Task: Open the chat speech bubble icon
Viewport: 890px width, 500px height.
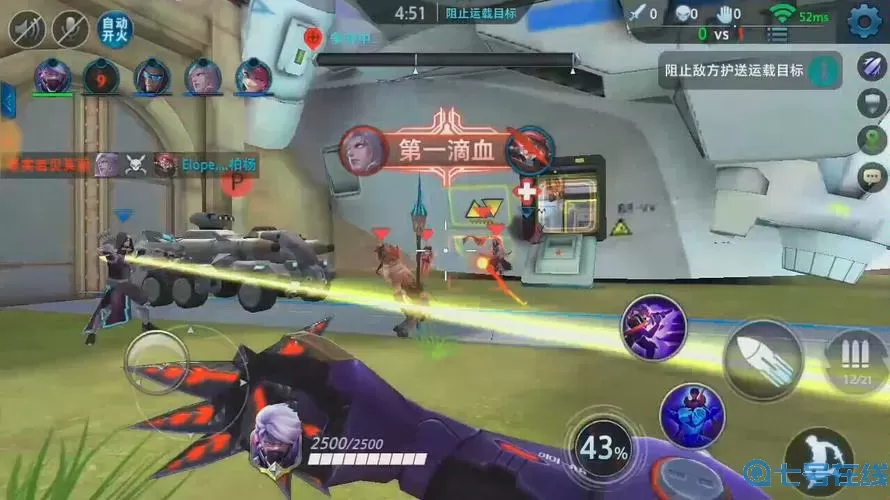Action: point(871,177)
